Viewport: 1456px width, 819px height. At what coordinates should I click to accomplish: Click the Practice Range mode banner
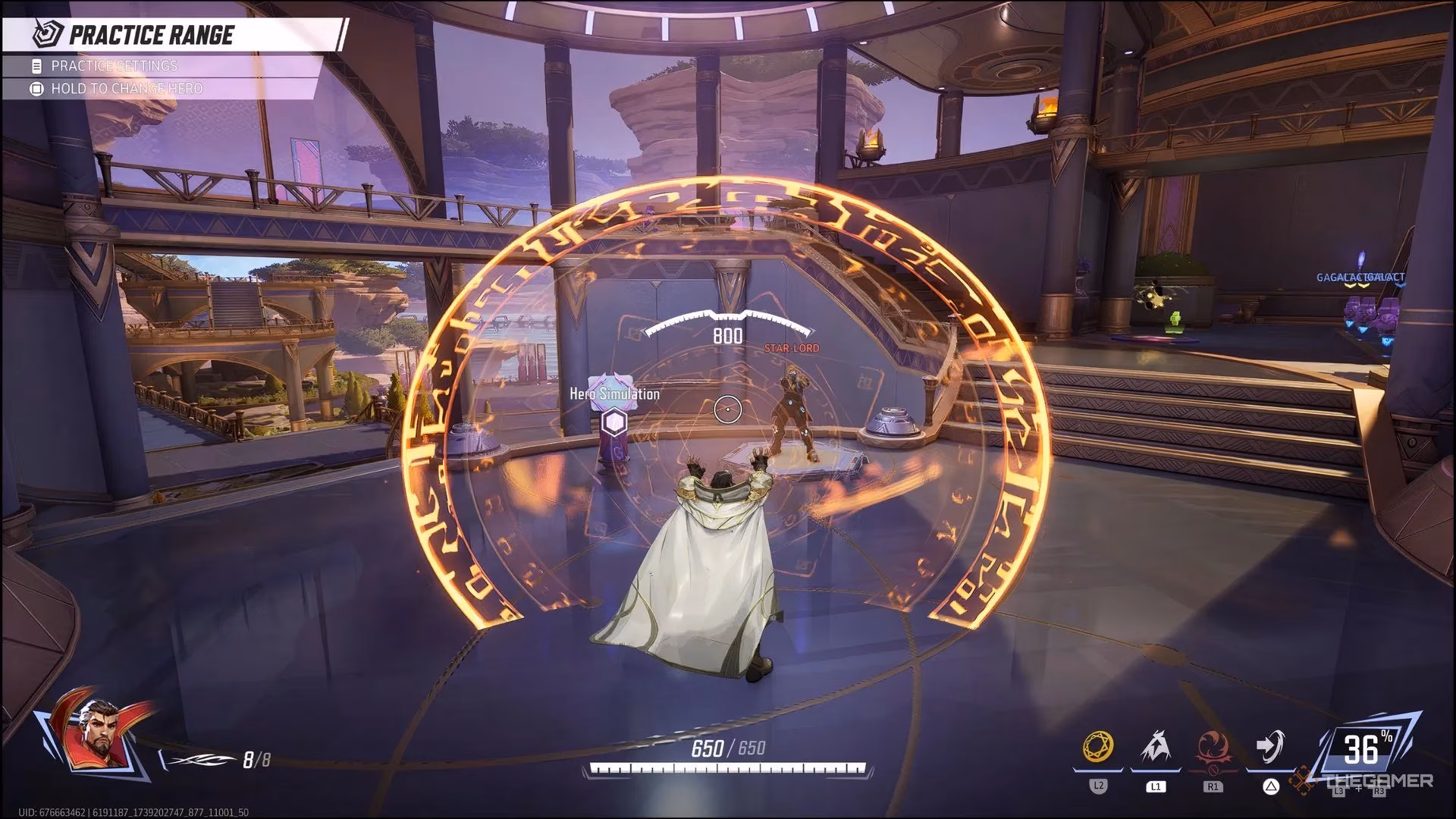(x=151, y=35)
